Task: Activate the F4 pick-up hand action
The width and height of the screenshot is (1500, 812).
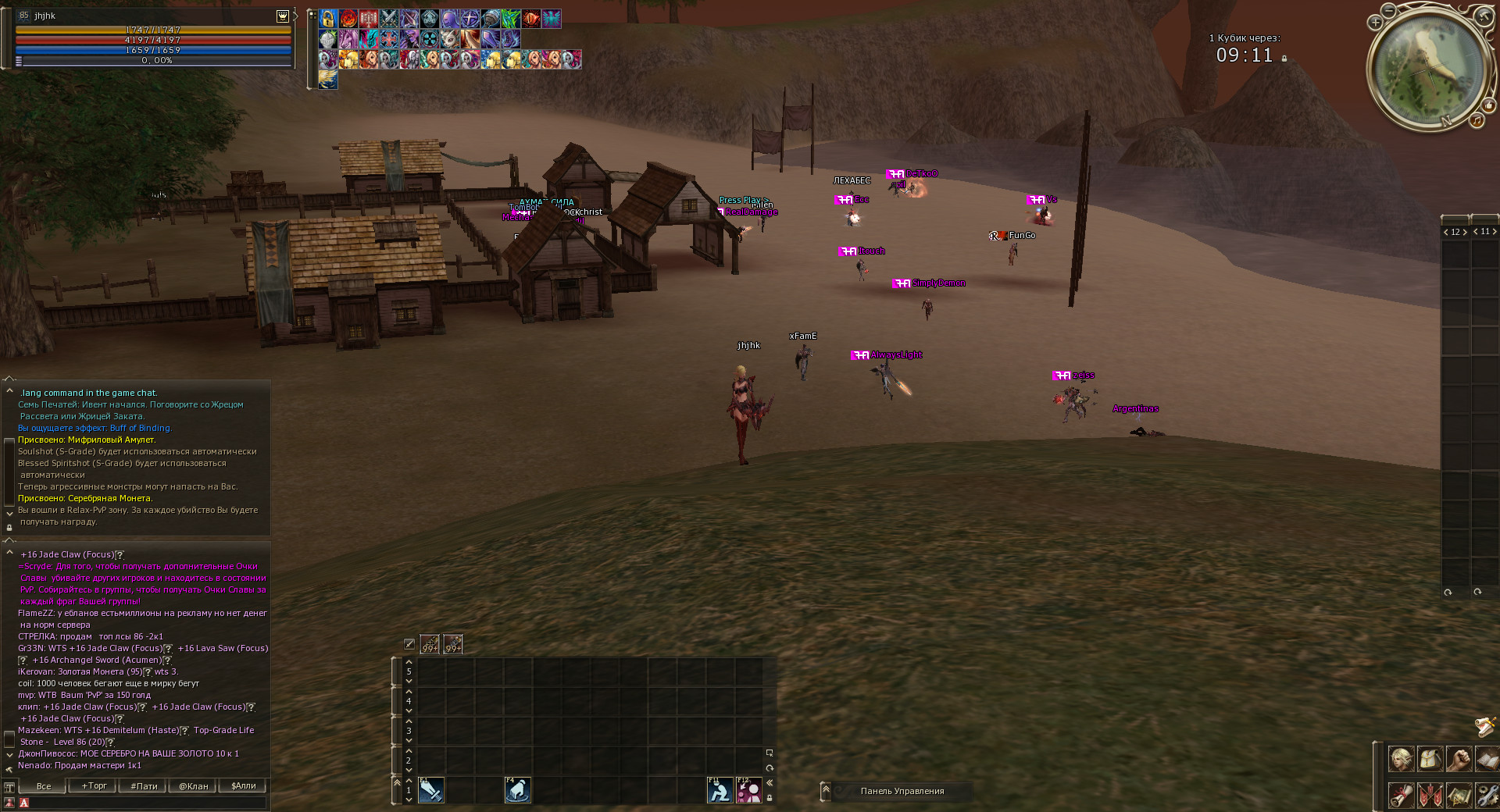Action: pyautogui.click(x=517, y=790)
